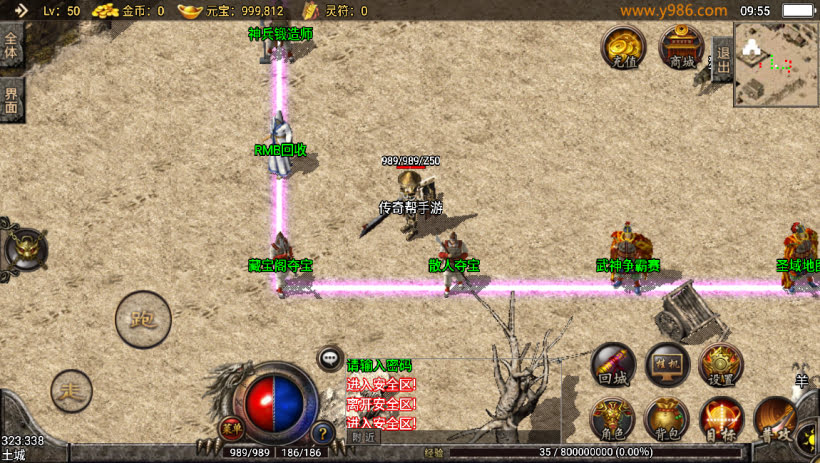Switch to the 附近 nearby chat tab

tap(364, 437)
